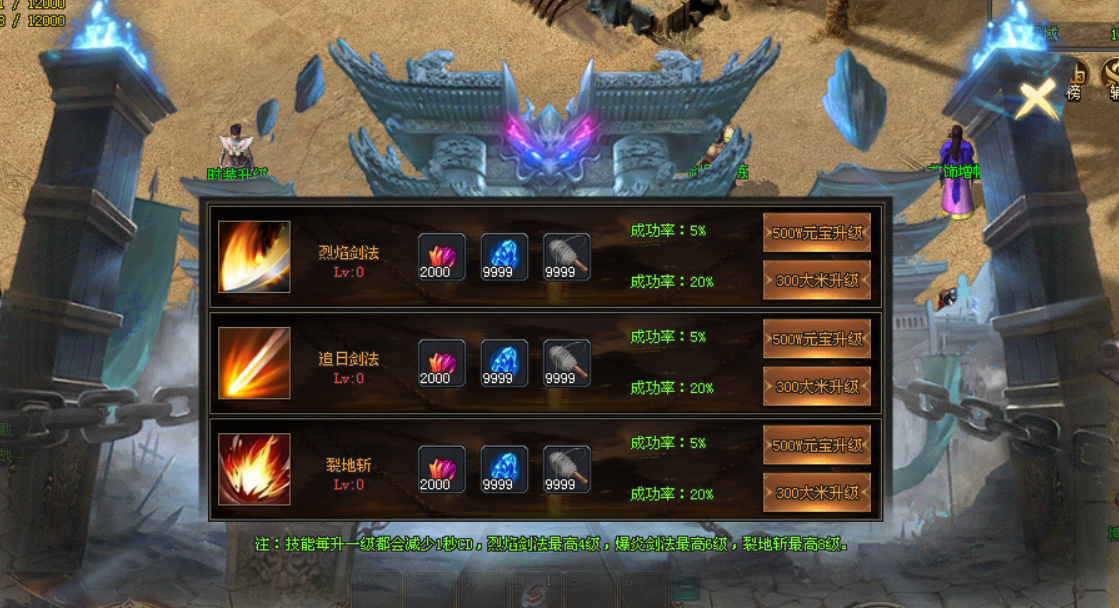Screen dimensions: 1119x608
Task: Upgrade 裂地斩 using the 300大米升级 button
Action: click(x=816, y=493)
